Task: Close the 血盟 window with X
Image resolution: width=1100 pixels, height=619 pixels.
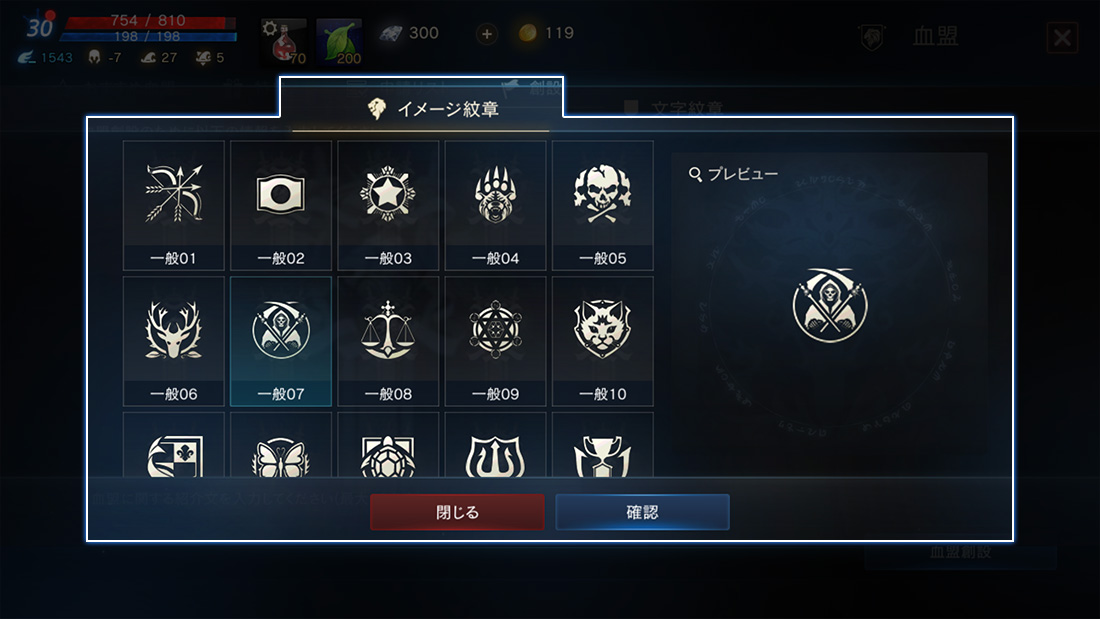Action: click(x=1062, y=38)
